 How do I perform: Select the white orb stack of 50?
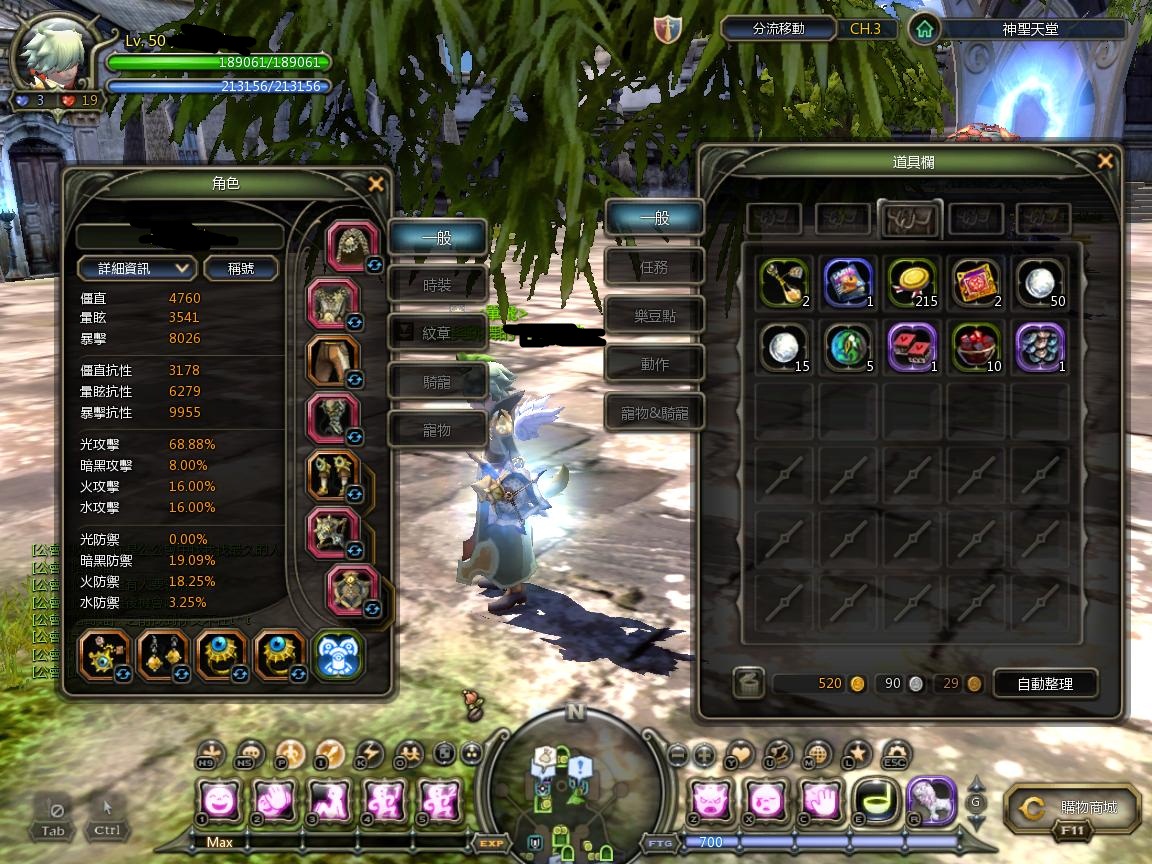pyautogui.click(x=1040, y=283)
